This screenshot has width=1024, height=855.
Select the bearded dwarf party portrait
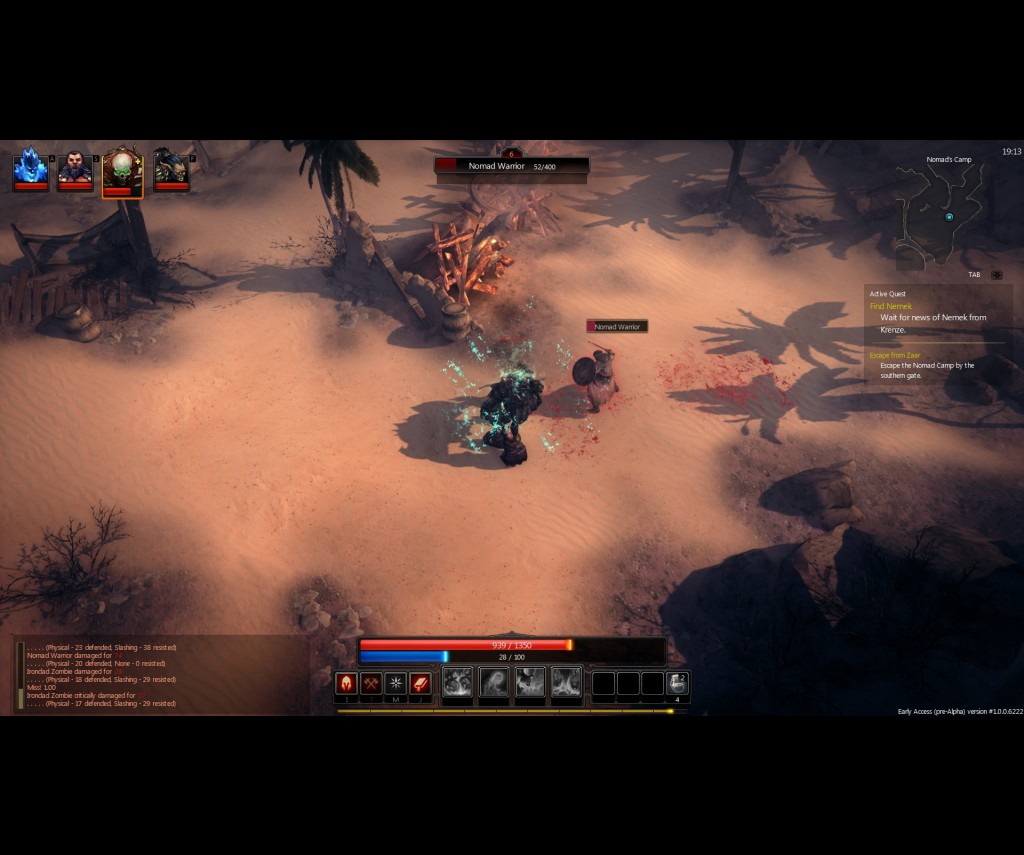tap(75, 168)
